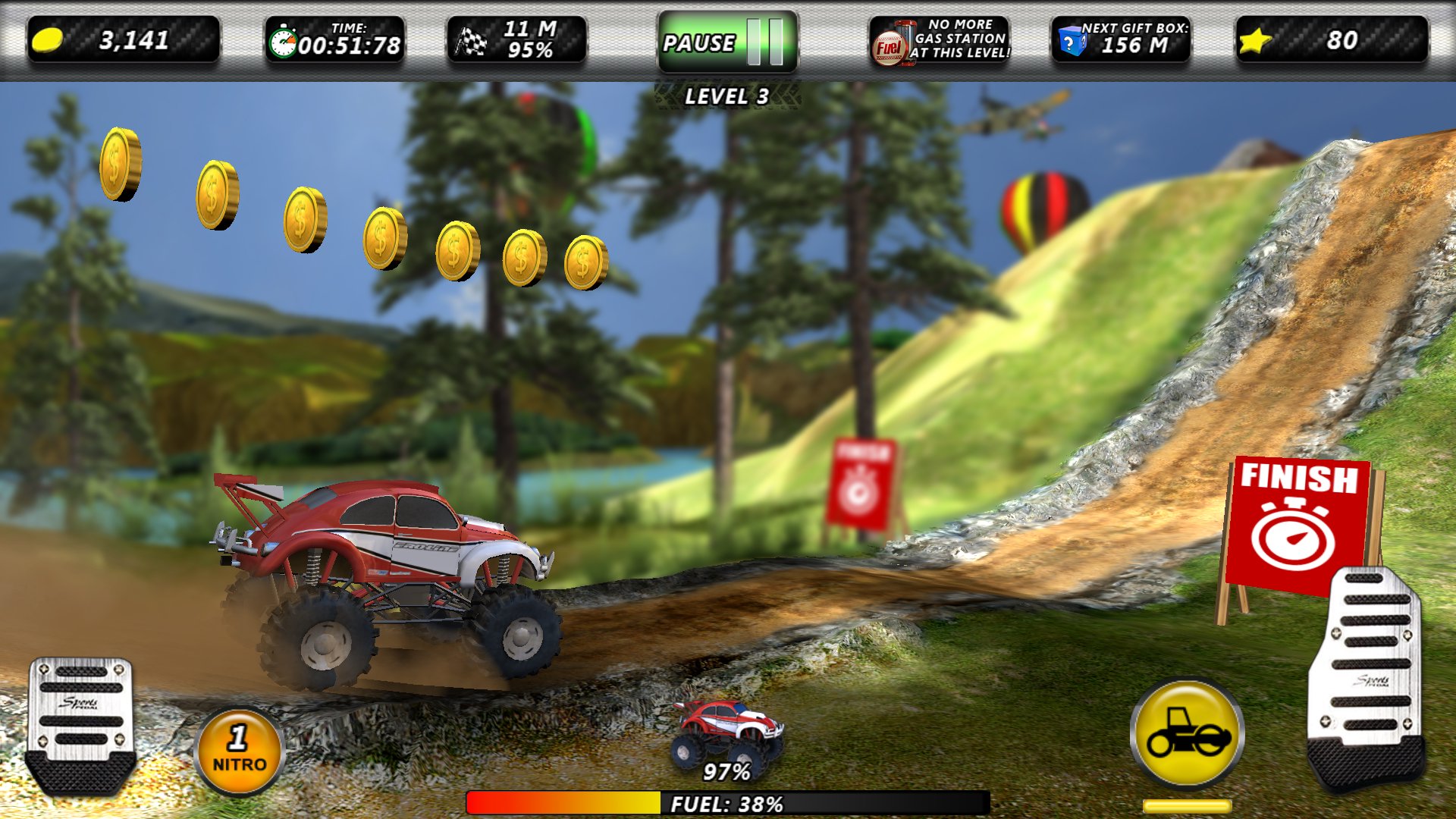The image size is (1456, 819).
Task: Open the Level 3 banner
Action: [x=726, y=96]
